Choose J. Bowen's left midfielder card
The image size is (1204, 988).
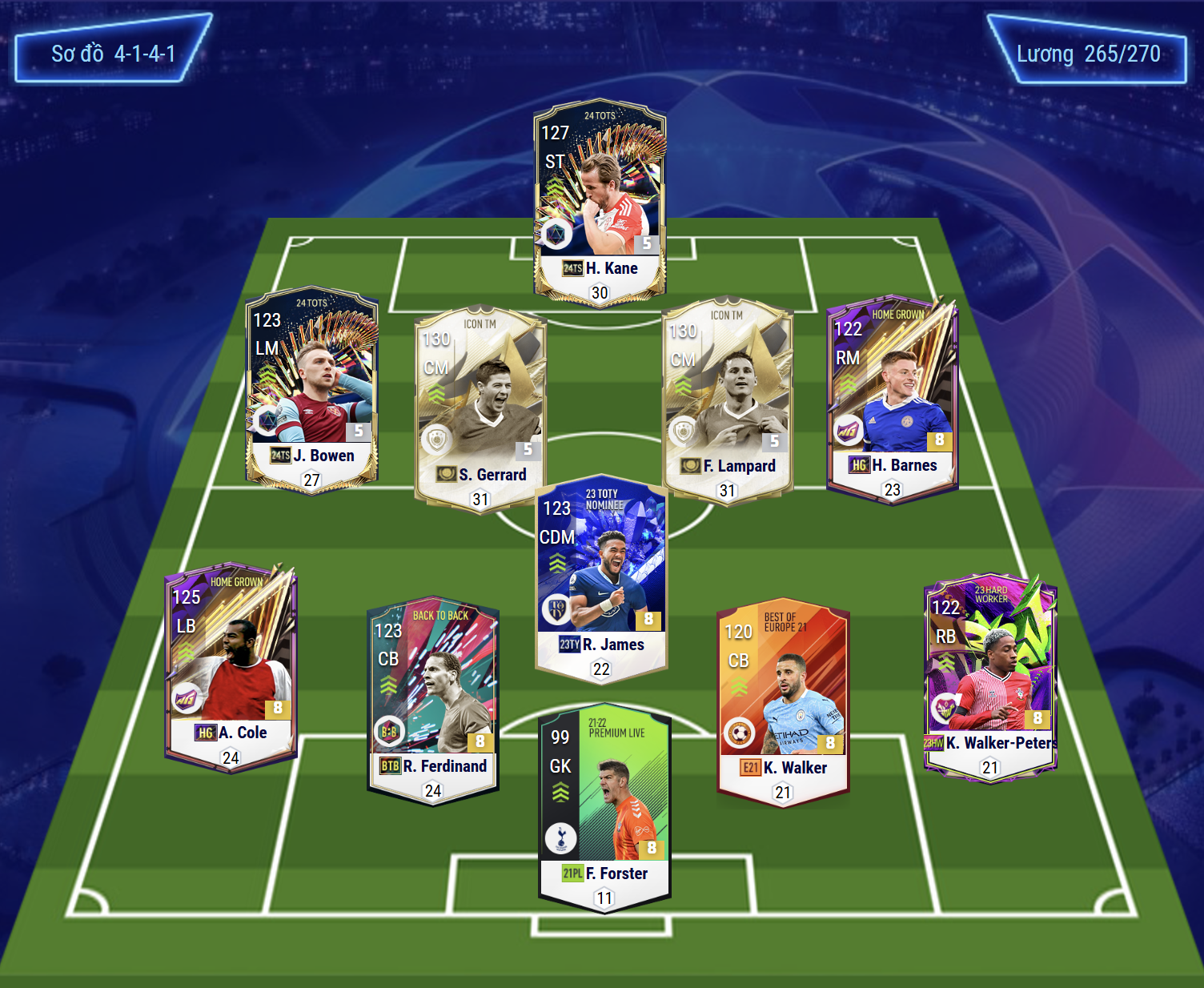pyautogui.click(x=311, y=388)
